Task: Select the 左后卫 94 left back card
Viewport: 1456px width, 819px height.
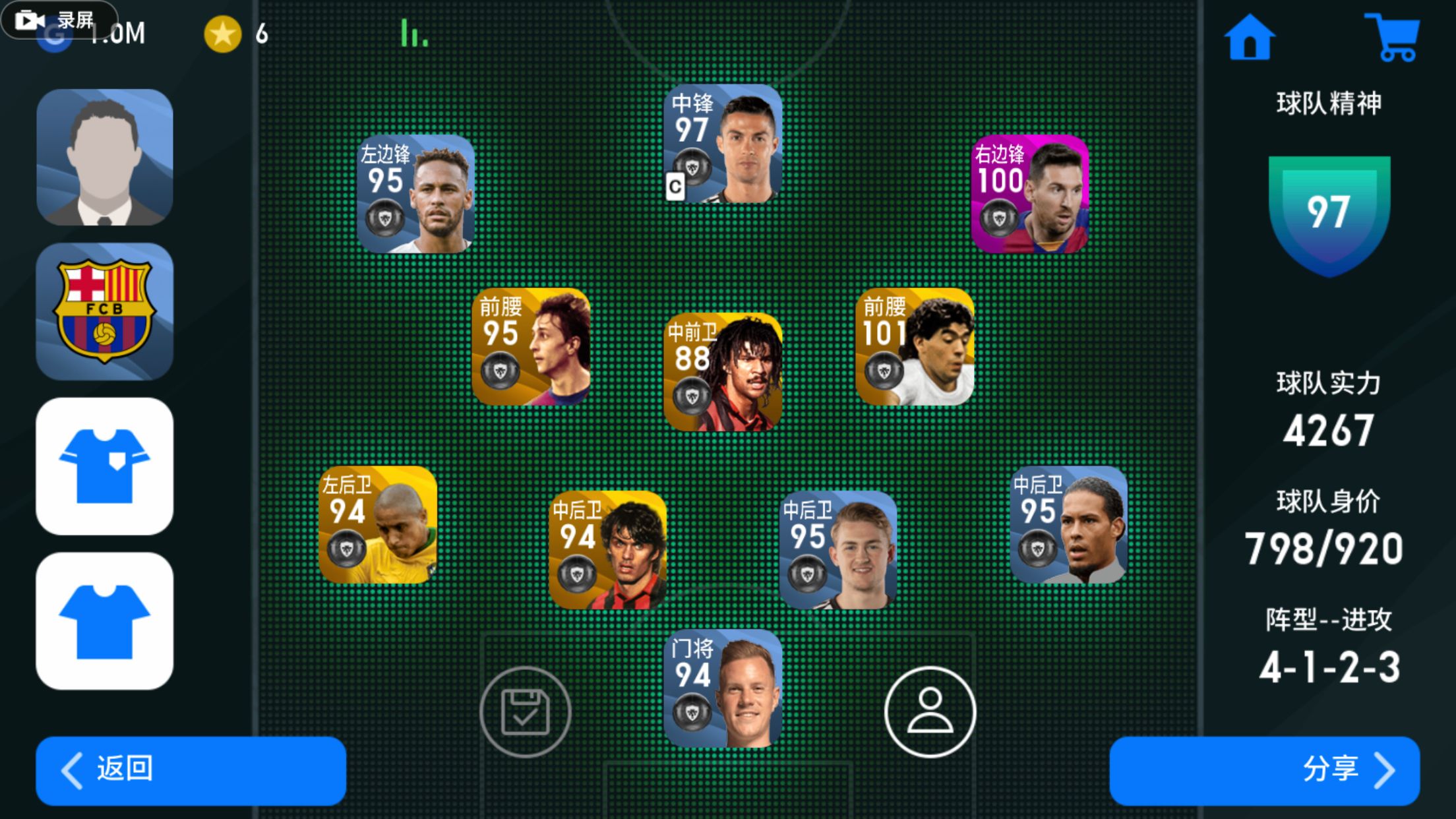Action: (x=377, y=525)
